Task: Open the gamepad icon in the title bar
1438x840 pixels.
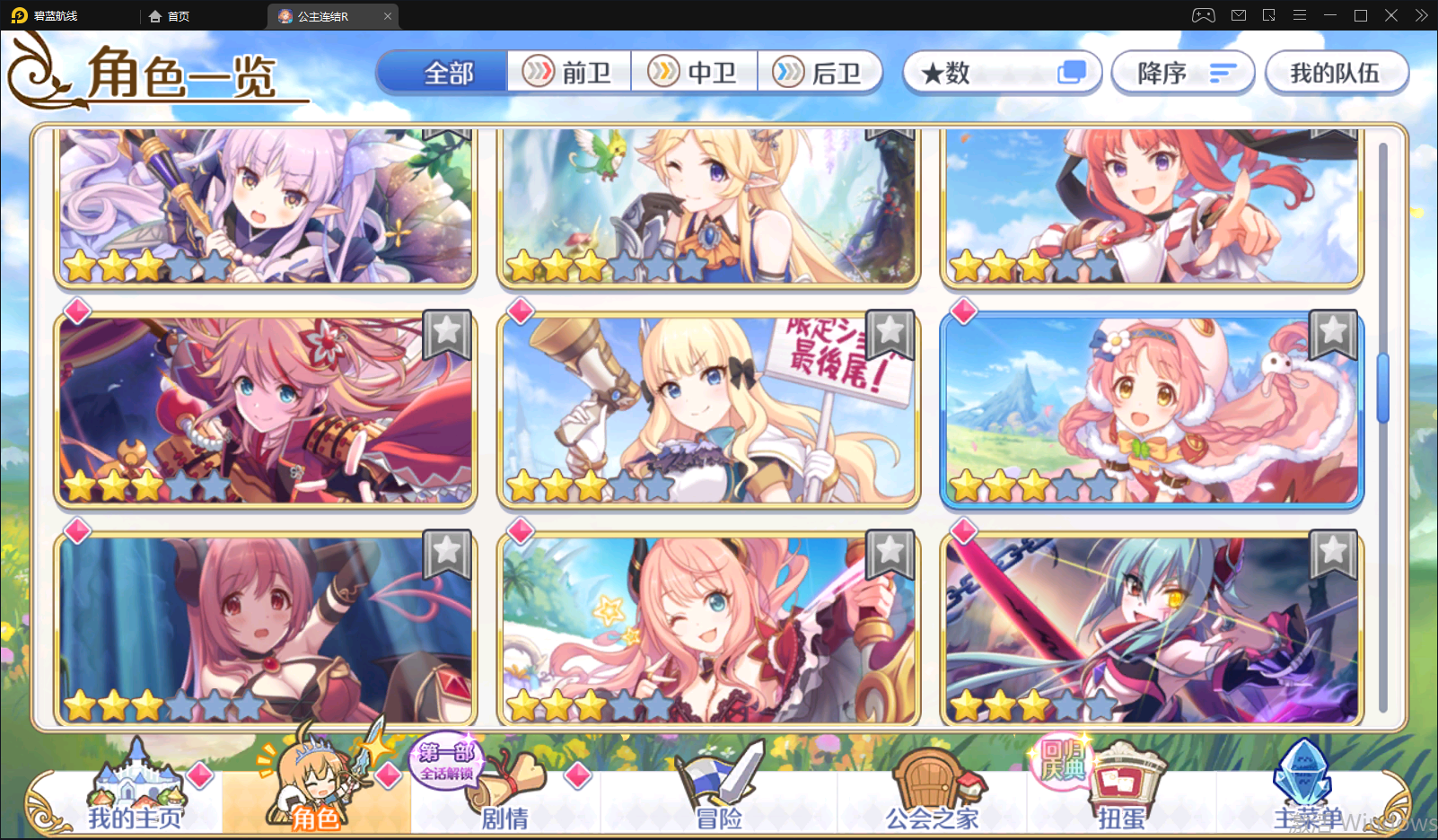Action: point(1203,15)
